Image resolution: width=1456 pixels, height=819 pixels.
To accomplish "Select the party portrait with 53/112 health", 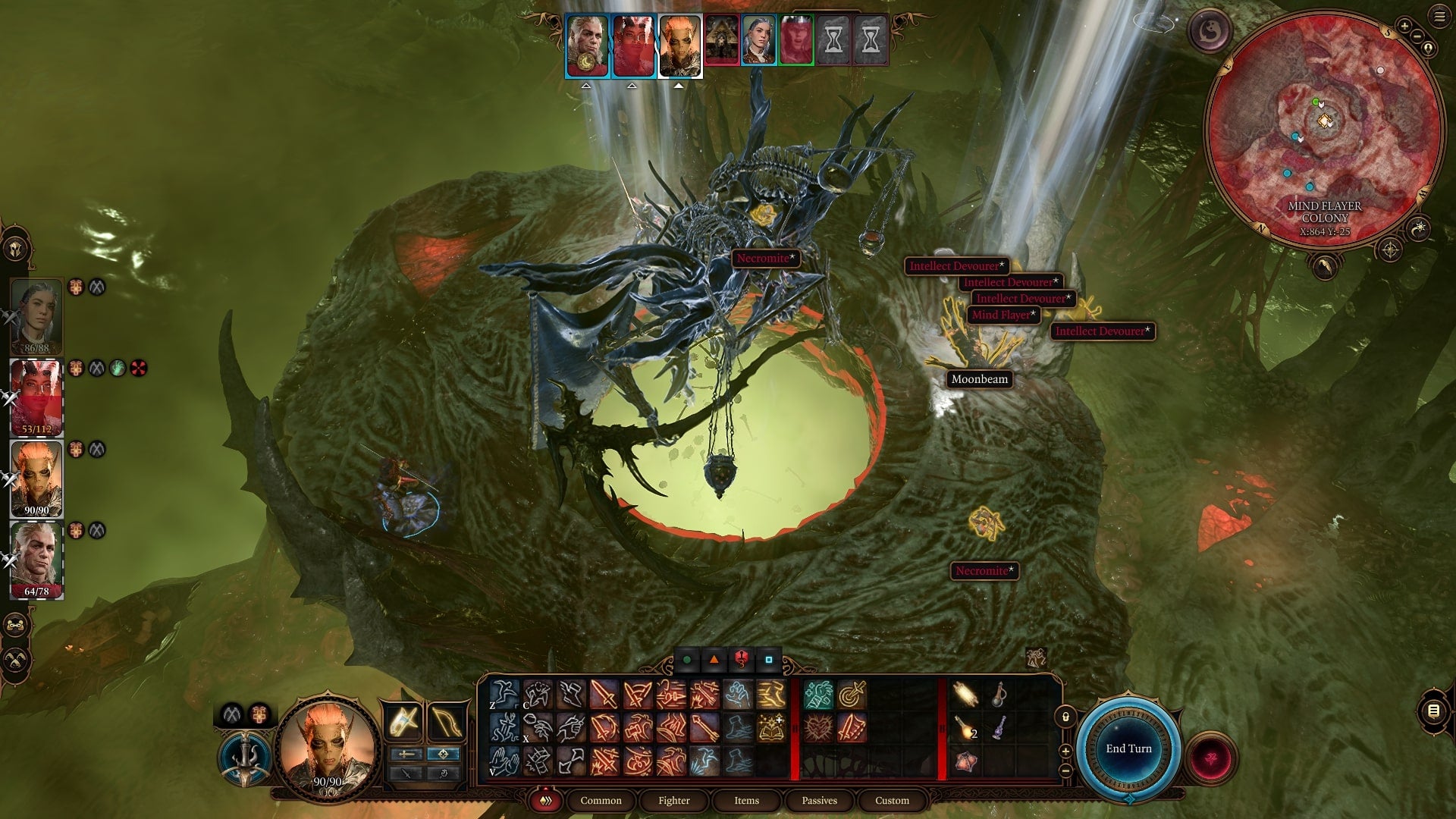I will 36,397.
